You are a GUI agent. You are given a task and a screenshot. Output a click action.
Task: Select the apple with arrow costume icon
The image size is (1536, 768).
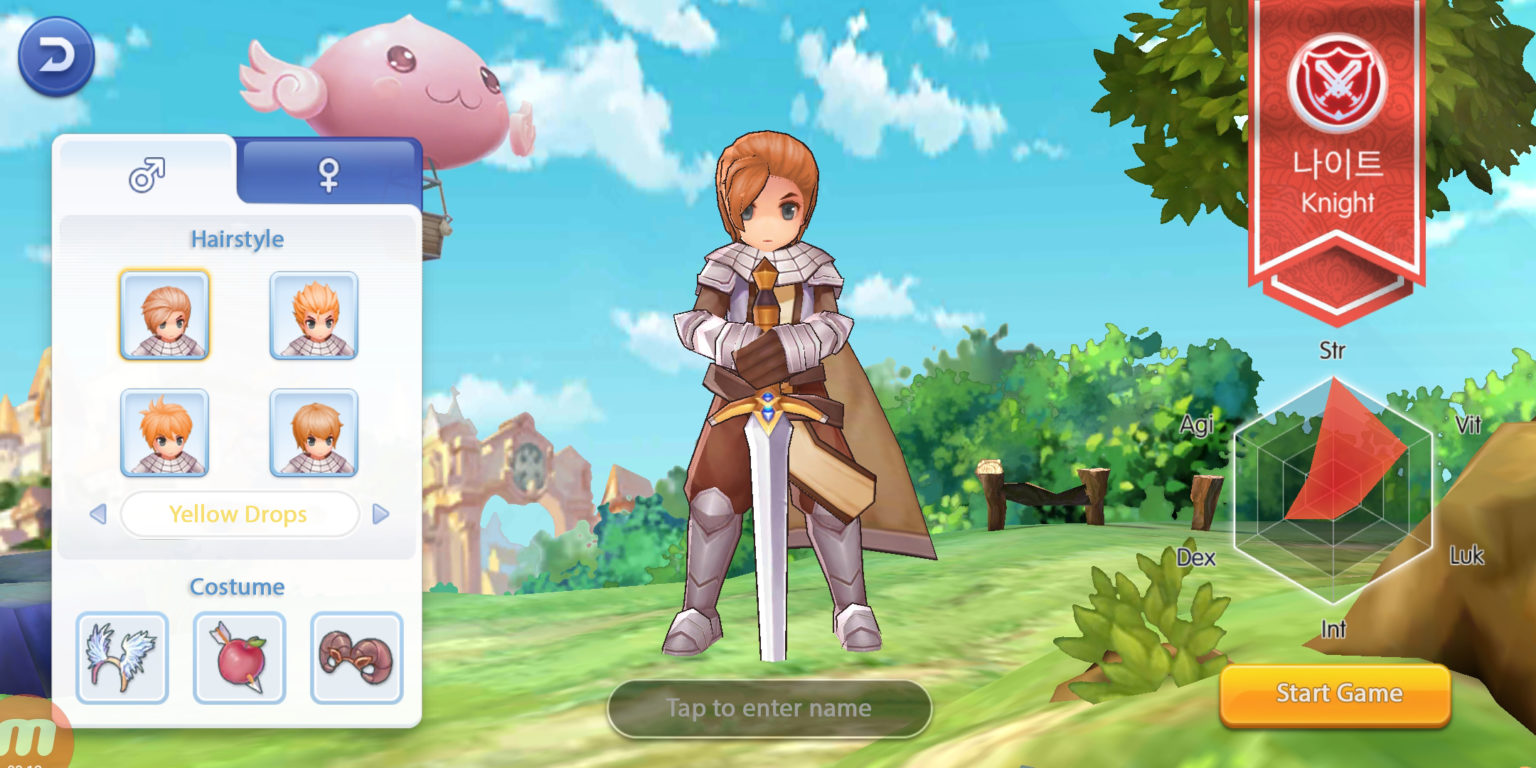(x=239, y=658)
